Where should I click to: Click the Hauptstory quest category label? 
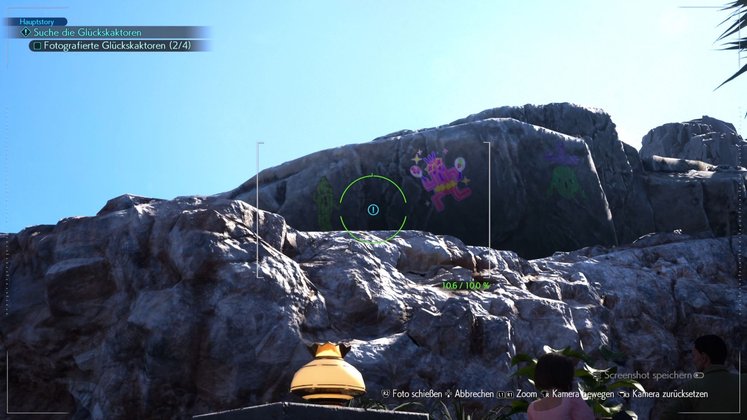36,21
